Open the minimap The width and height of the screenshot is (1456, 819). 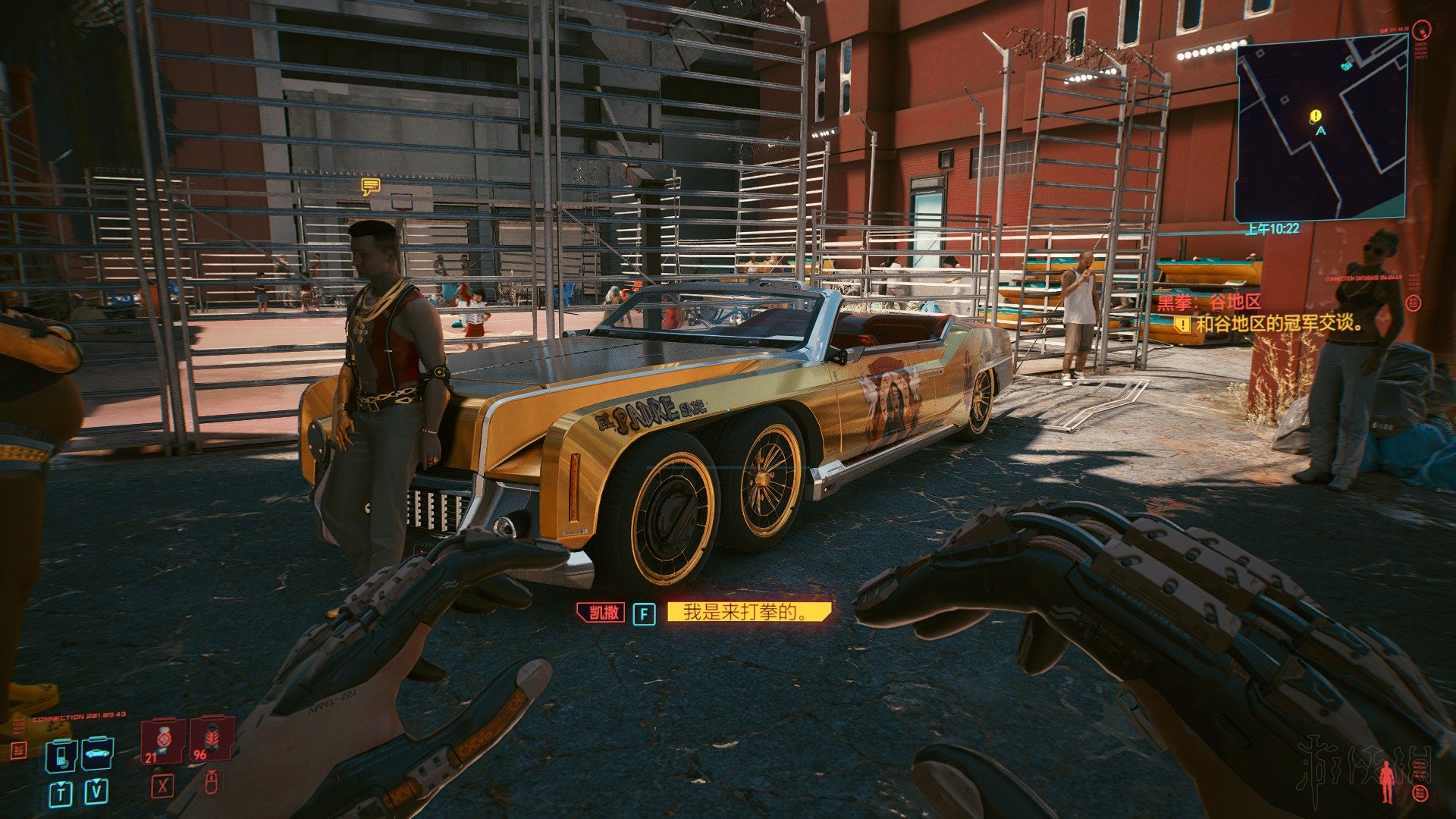click(x=1321, y=127)
